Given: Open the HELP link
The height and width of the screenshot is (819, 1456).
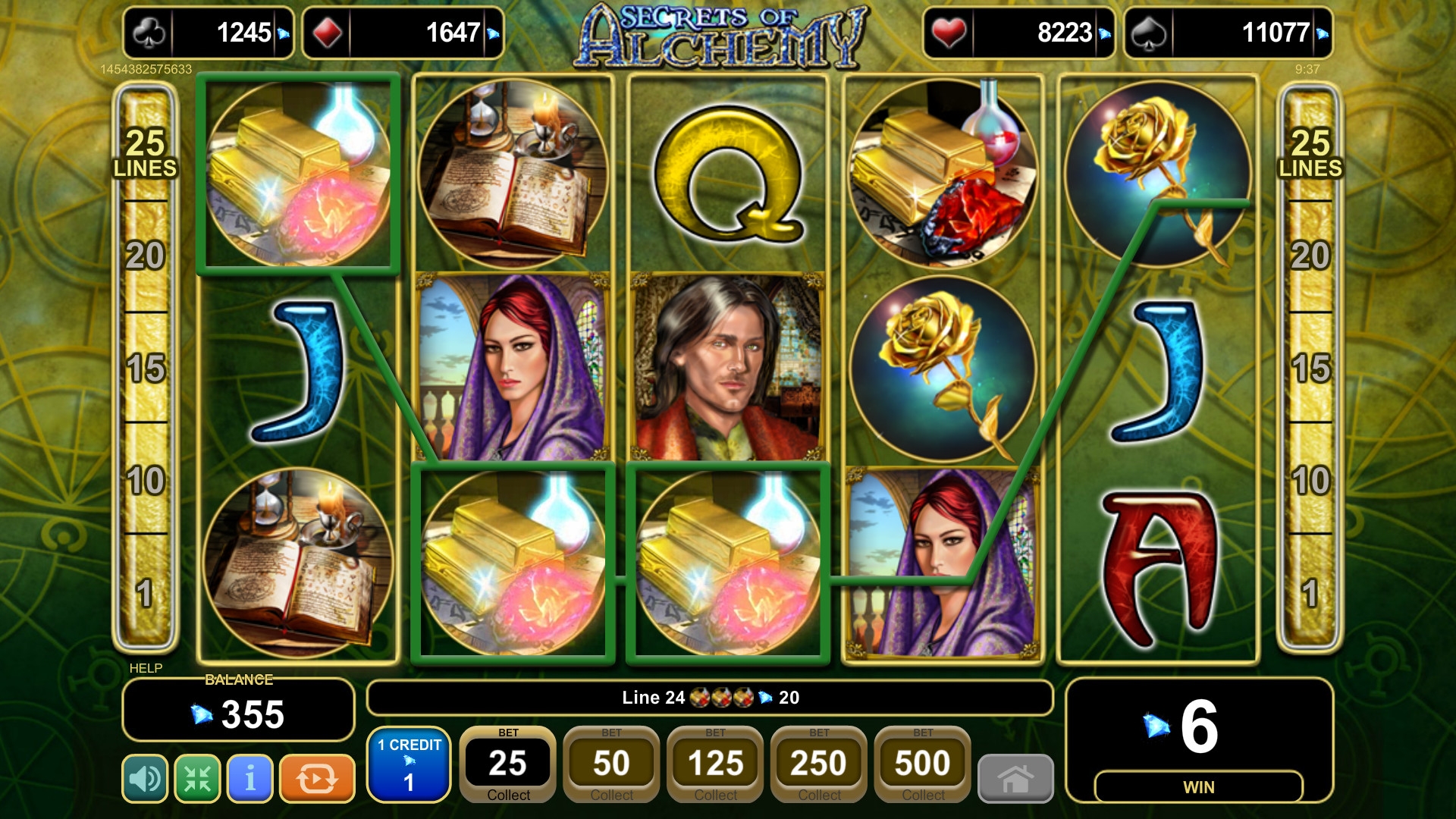Looking at the screenshot, I should 146,668.
